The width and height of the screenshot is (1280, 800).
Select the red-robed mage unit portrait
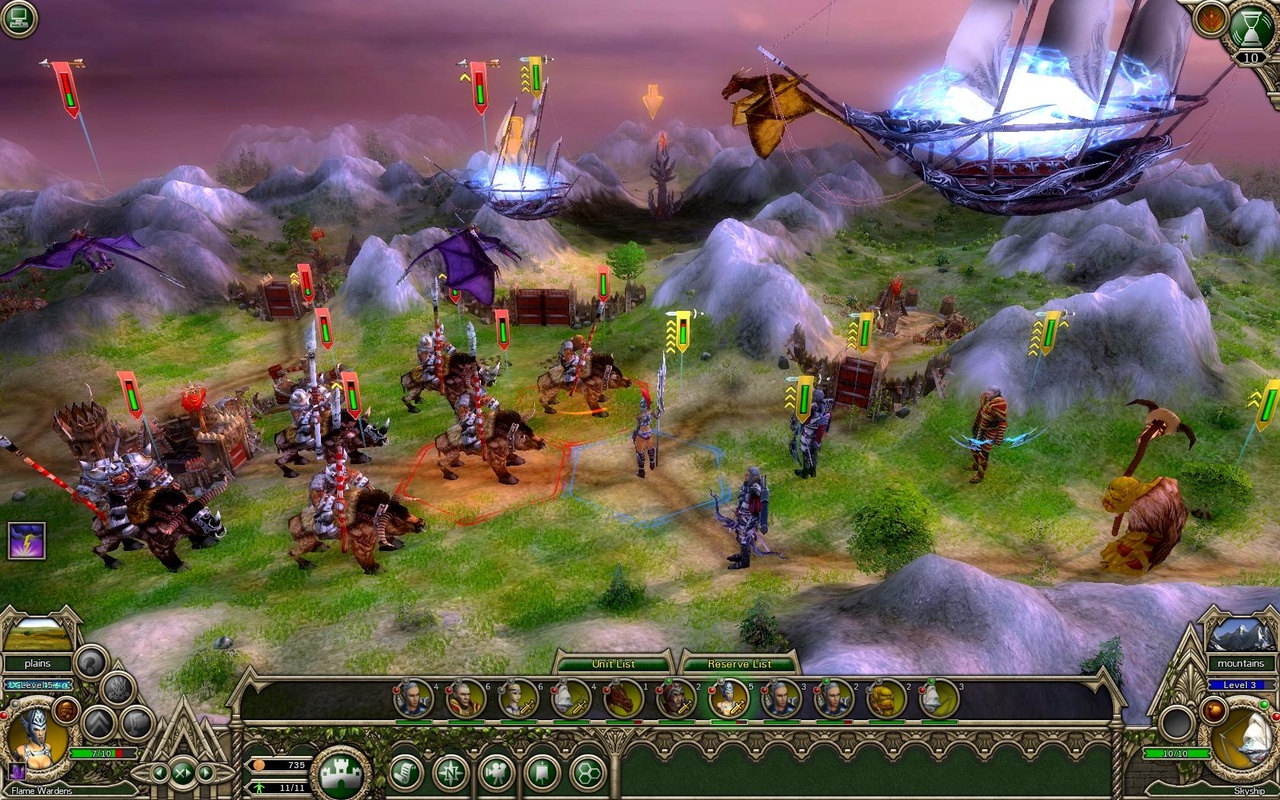pyautogui.click(x=465, y=698)
